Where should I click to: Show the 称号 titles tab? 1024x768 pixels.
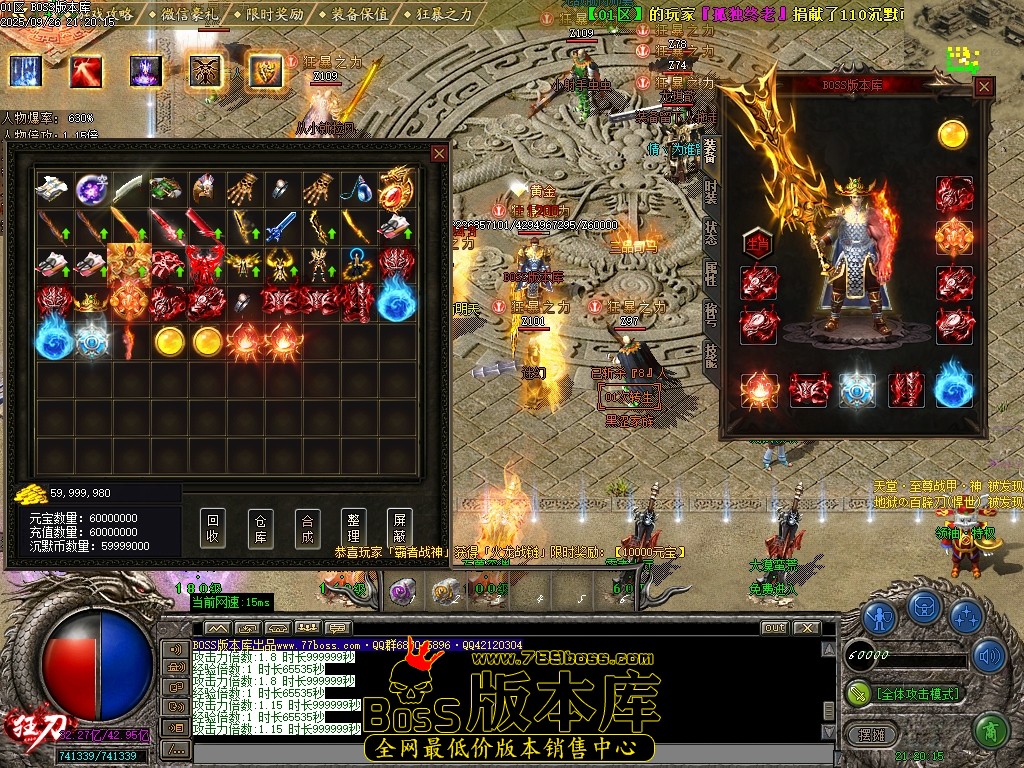coord(710,313)
